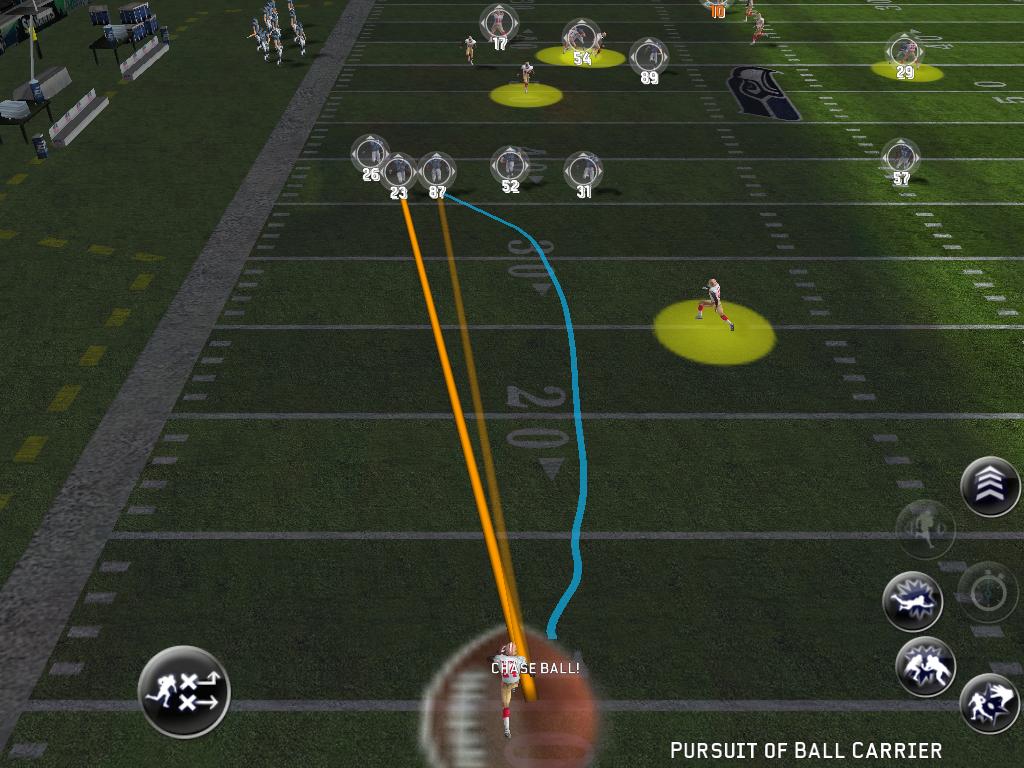Pick player bubble number 54
The height and width of the screenshot is (768, 1024).
pos(580,39)
